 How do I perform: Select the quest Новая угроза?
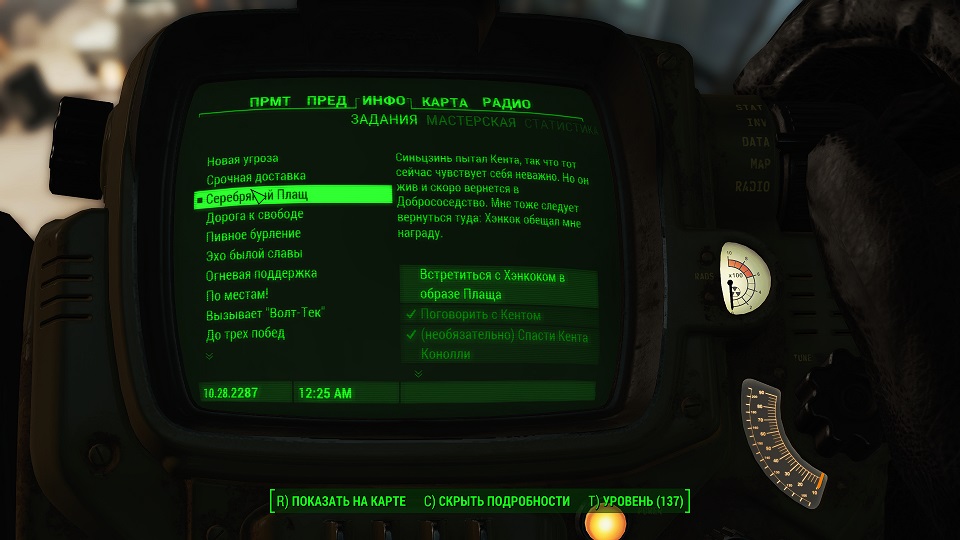pyautogui.click(x=243, y=159)
